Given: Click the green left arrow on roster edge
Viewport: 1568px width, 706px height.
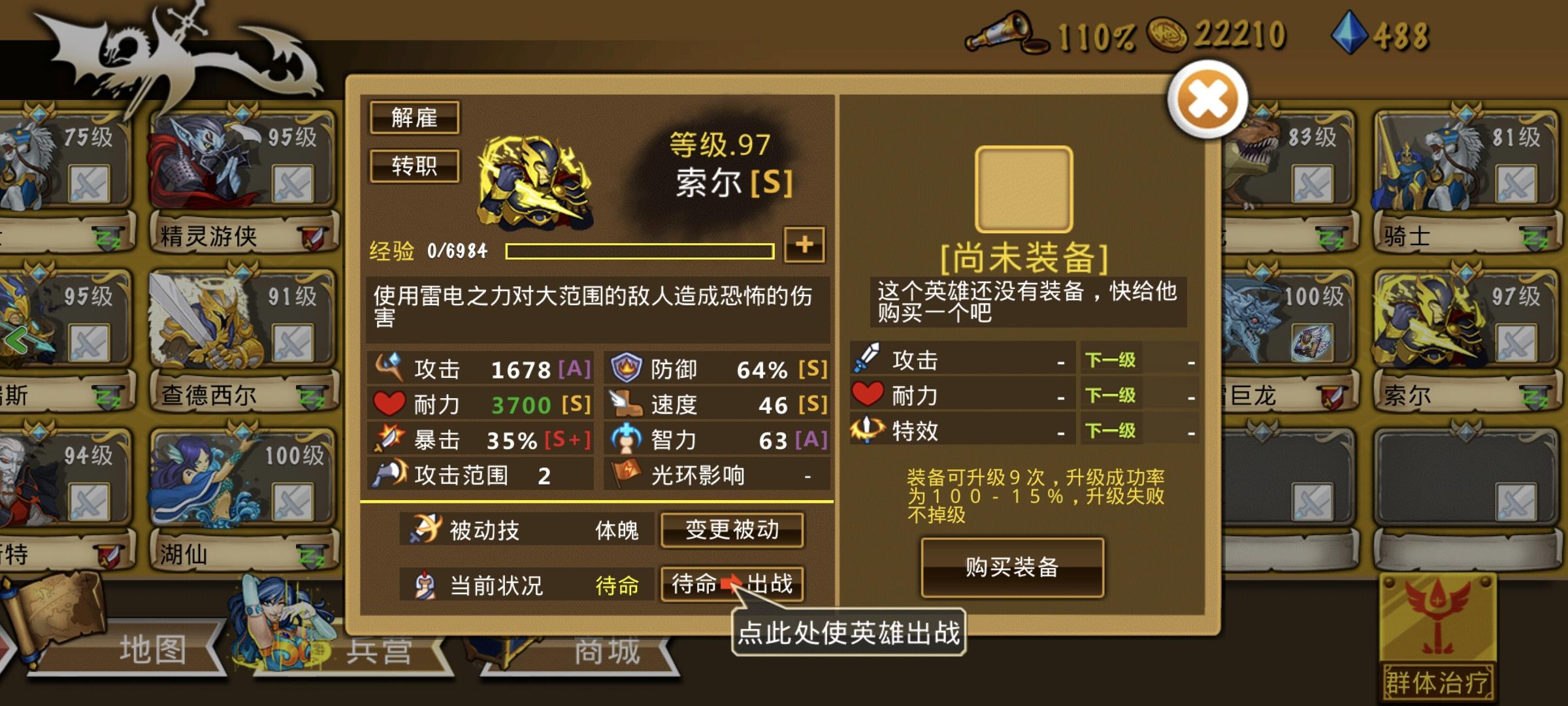Looking at the screenshot, I should point(18,340).
